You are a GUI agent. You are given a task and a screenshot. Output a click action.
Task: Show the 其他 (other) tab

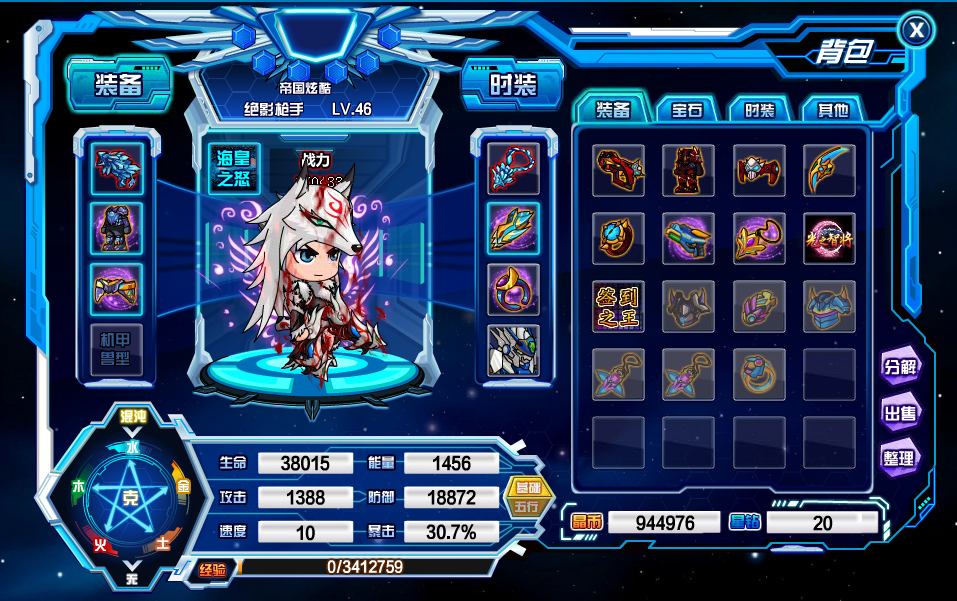tap(832, 110)
